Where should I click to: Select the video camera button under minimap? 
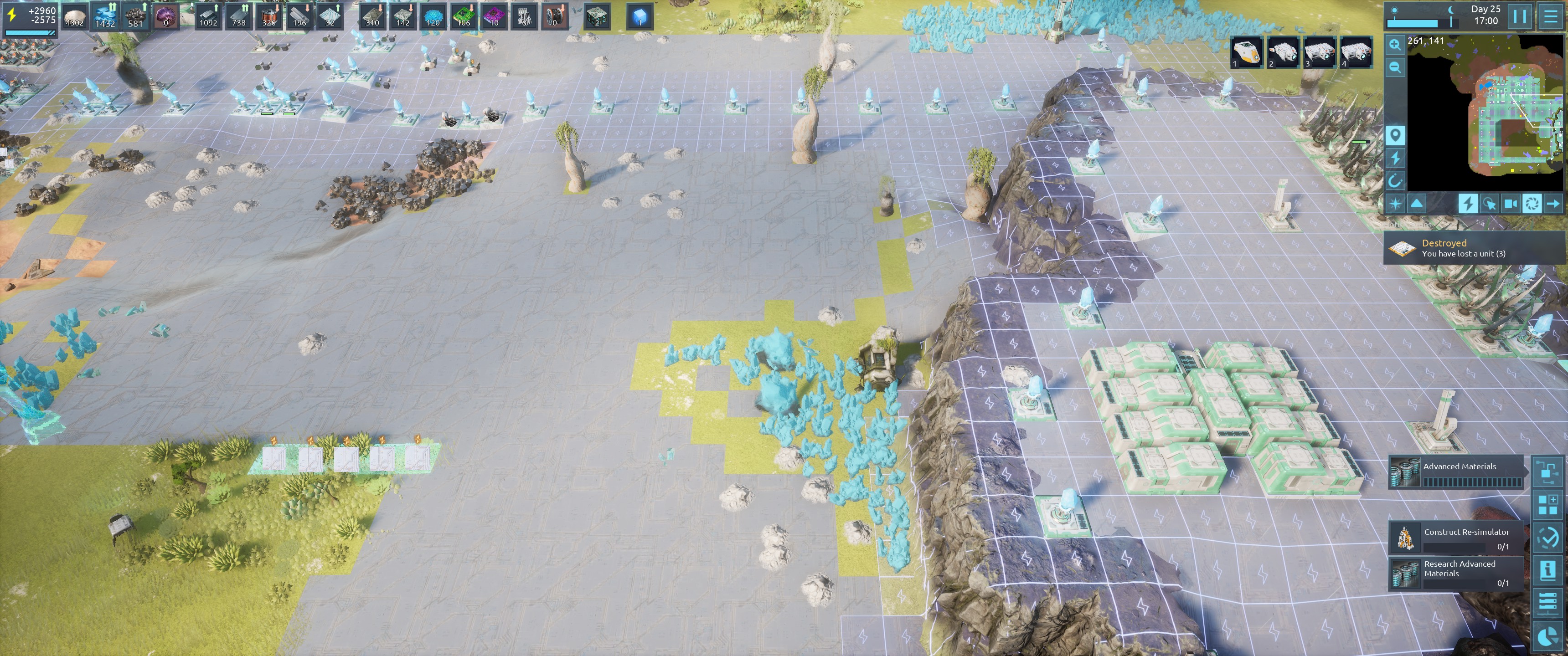[1510, 203]
